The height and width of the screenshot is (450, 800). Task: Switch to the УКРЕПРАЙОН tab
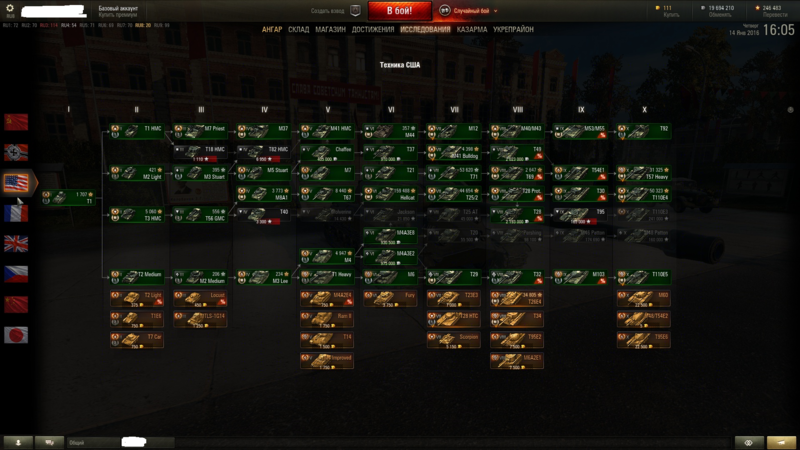pos(513,30)
